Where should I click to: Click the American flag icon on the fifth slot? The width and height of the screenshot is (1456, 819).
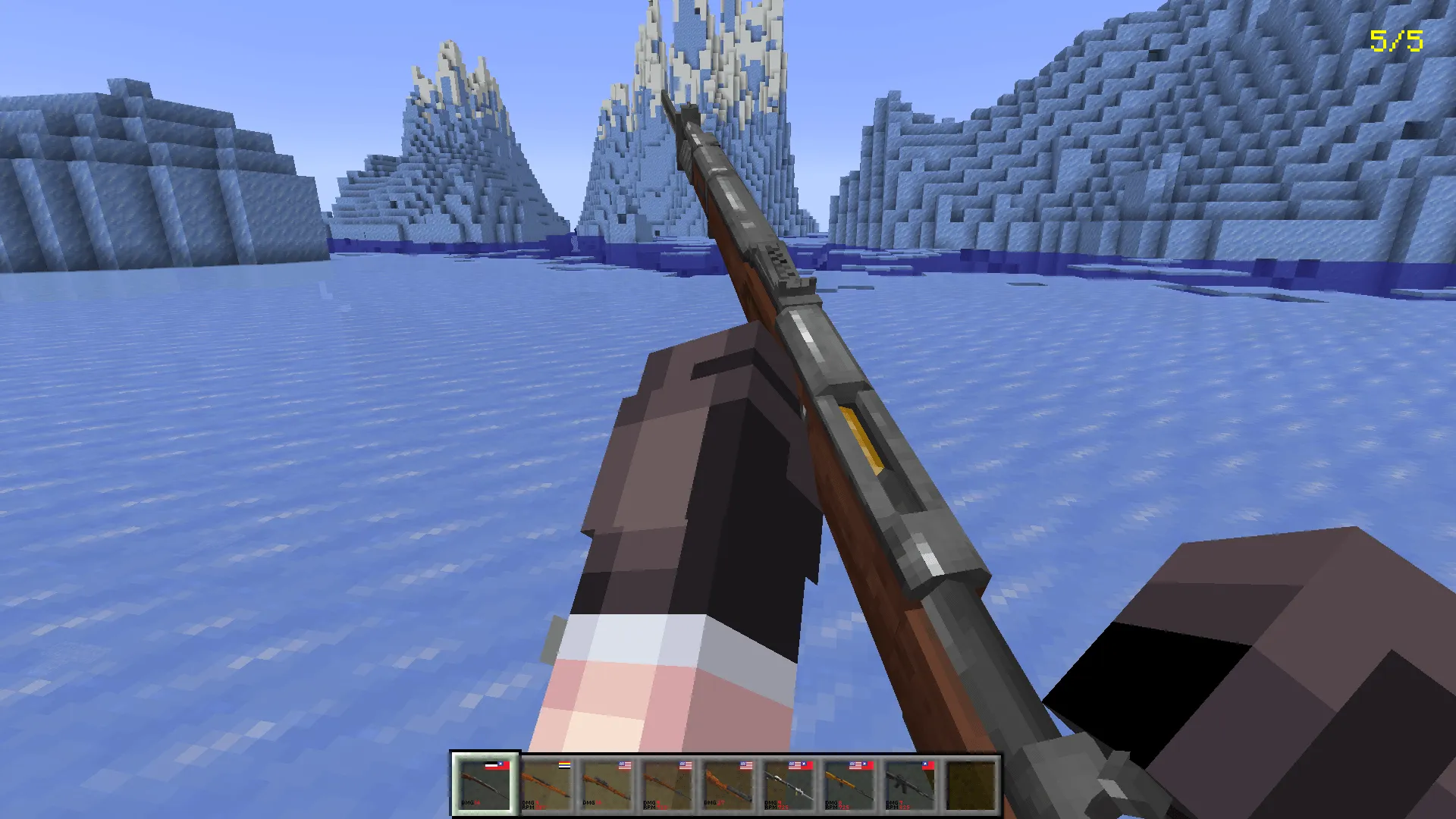click(744, 764)
